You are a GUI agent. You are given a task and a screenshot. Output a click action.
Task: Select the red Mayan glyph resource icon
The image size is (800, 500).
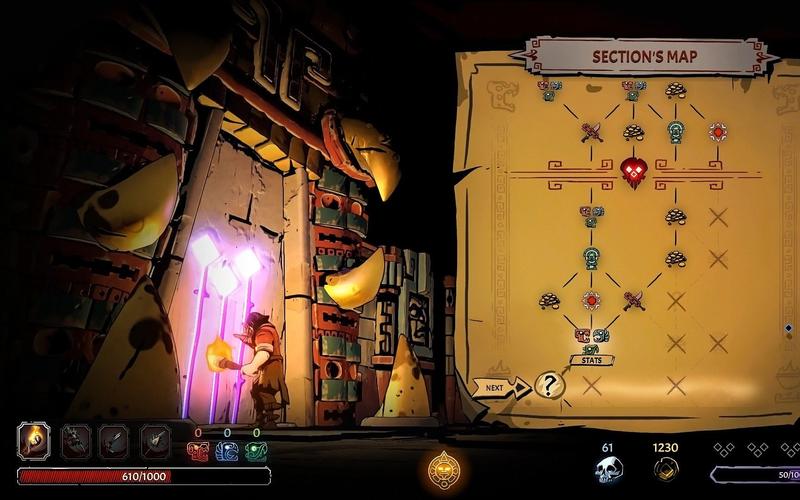coord(198,452)
